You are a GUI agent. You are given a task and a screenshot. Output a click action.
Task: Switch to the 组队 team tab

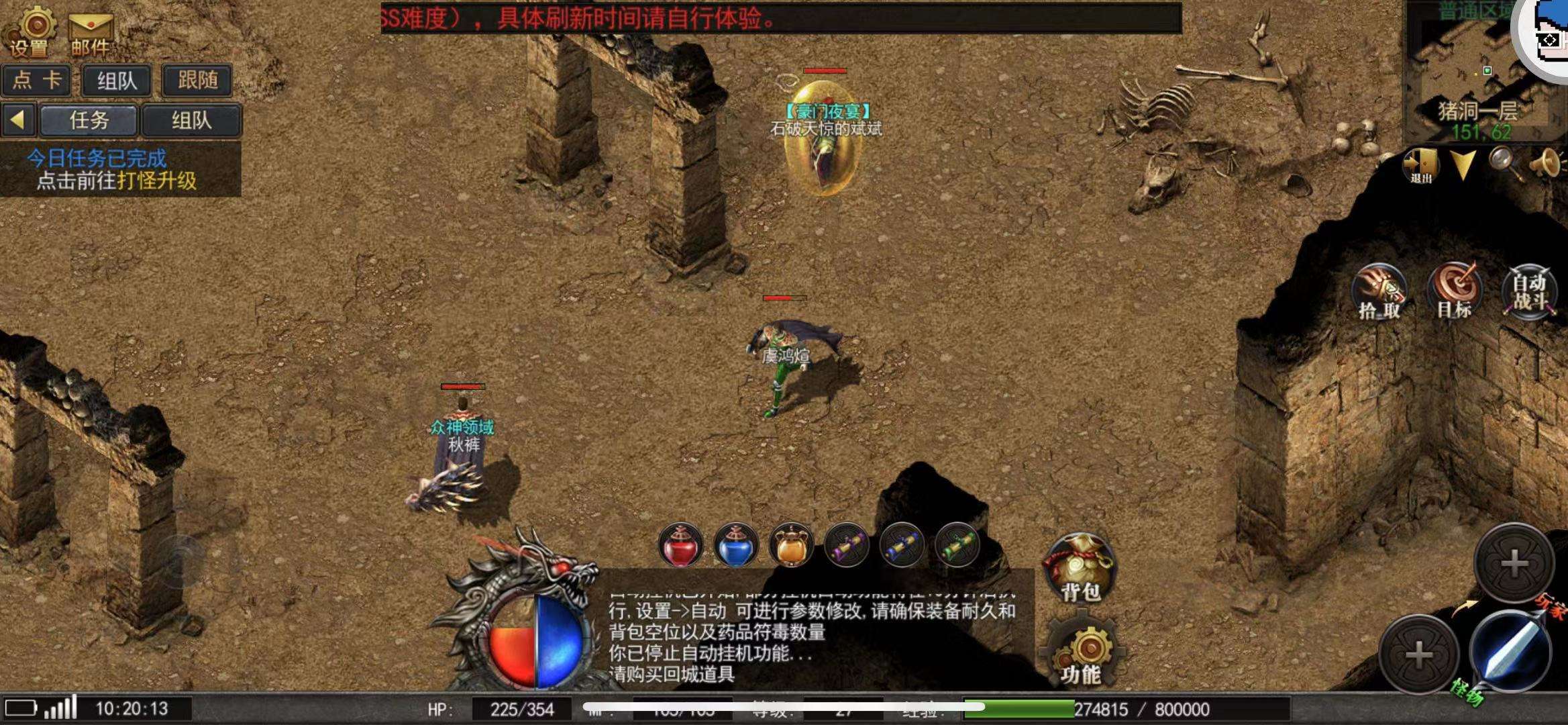coord(191,121)
